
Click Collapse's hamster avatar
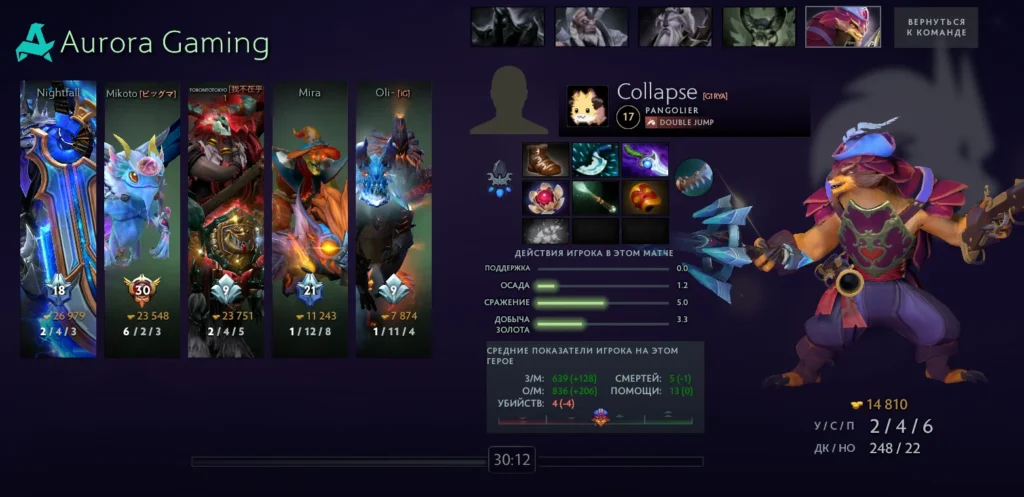[x=587, y=106]
